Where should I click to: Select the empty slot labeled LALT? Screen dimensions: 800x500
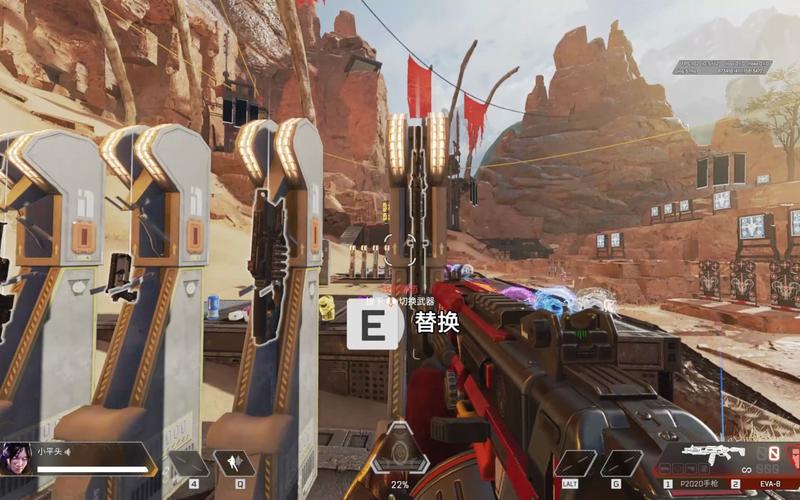574,462
